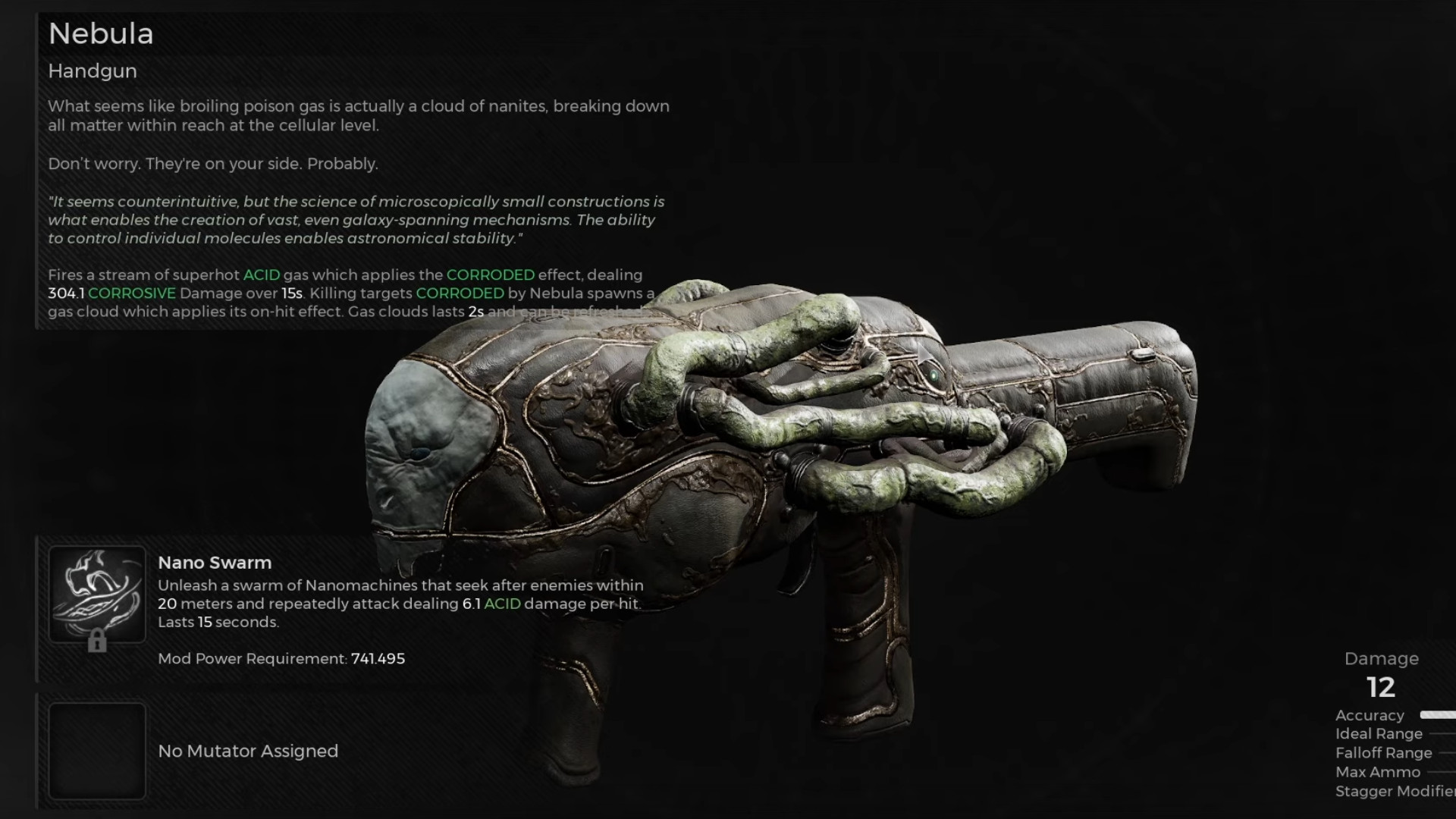Click the empty mutator slot
The width and height of the screenshot is (1456, 819).
point(97,751)
